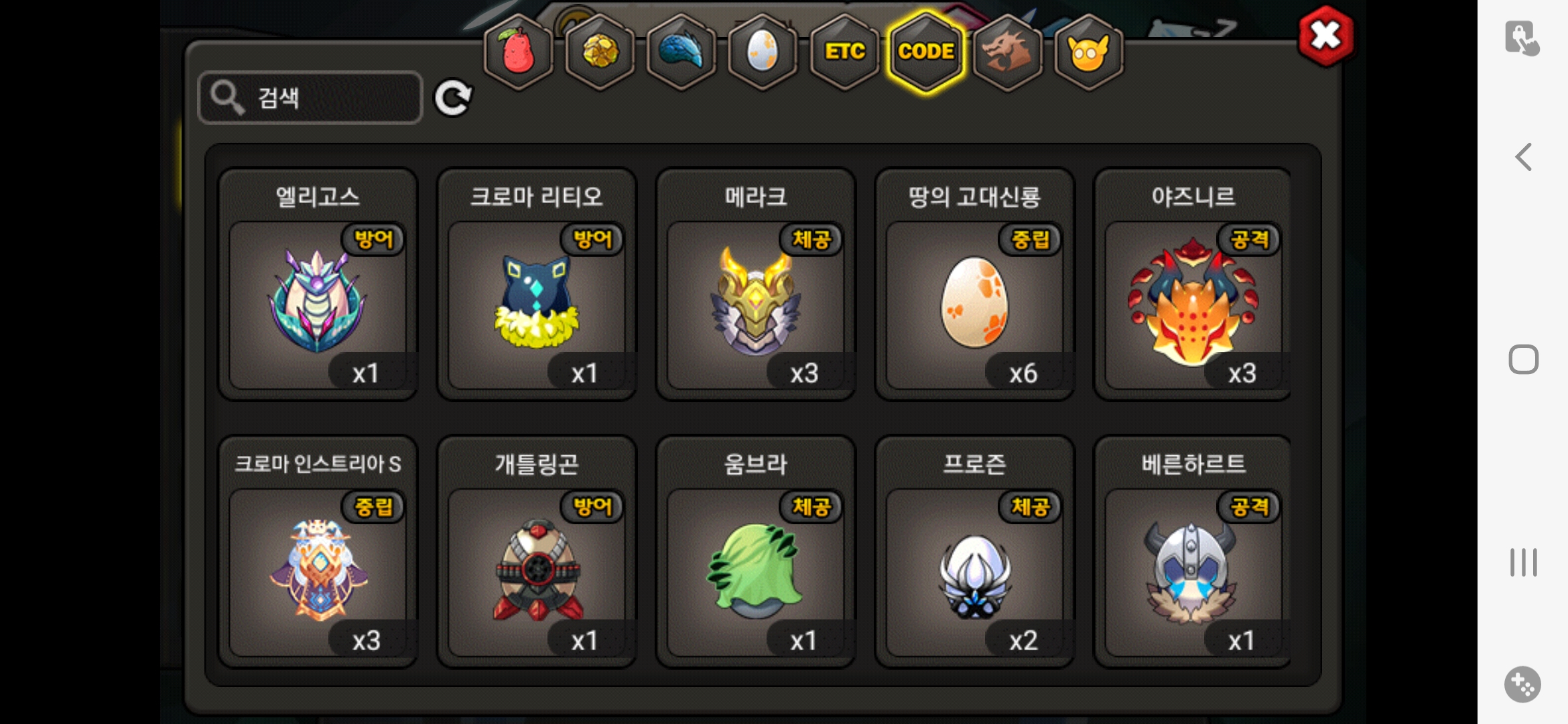
Task: Open the brown dragon head tab
Action: tap(1007, 52)
